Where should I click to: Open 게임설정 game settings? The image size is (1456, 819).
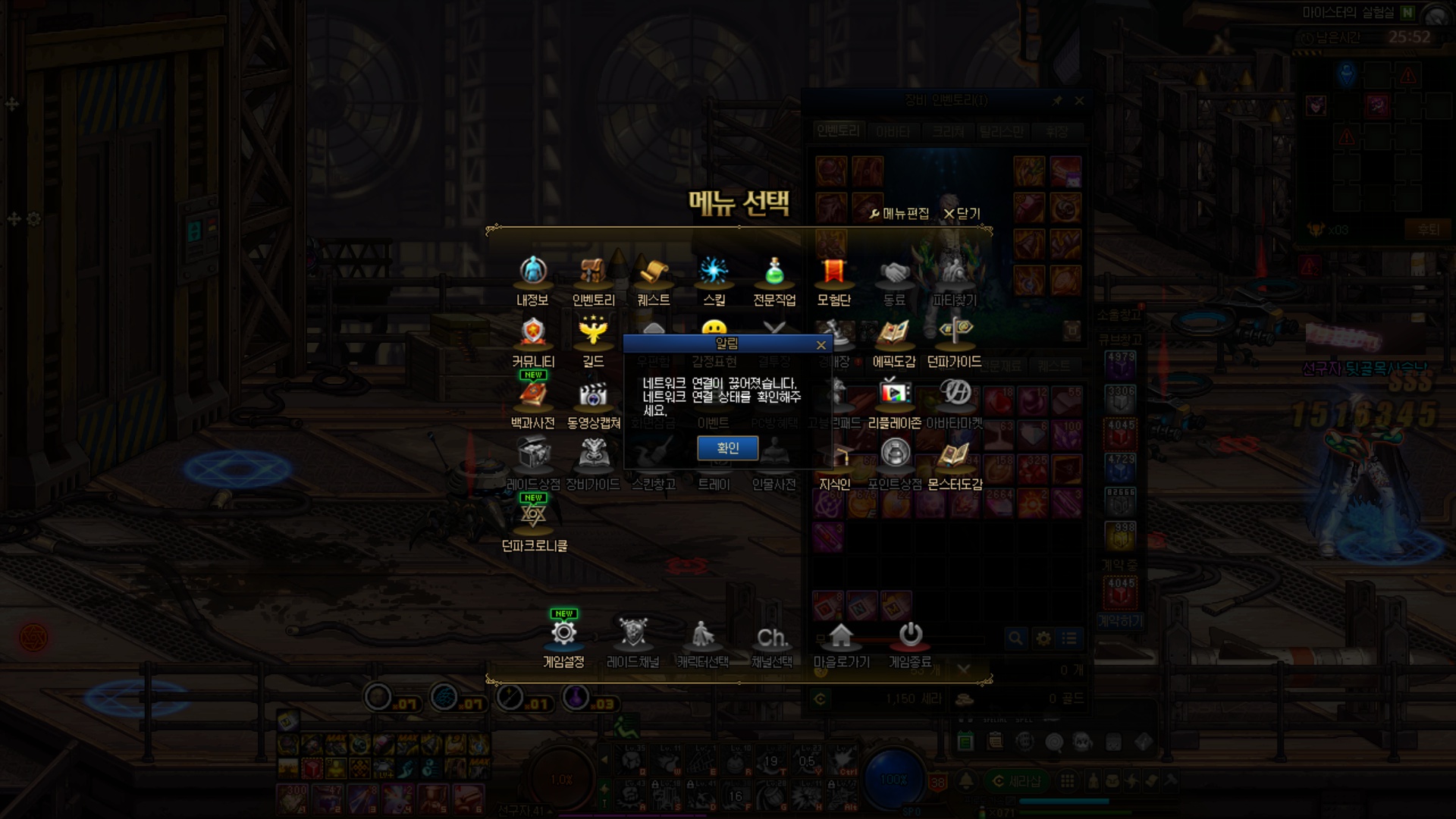tap(563, 642)
